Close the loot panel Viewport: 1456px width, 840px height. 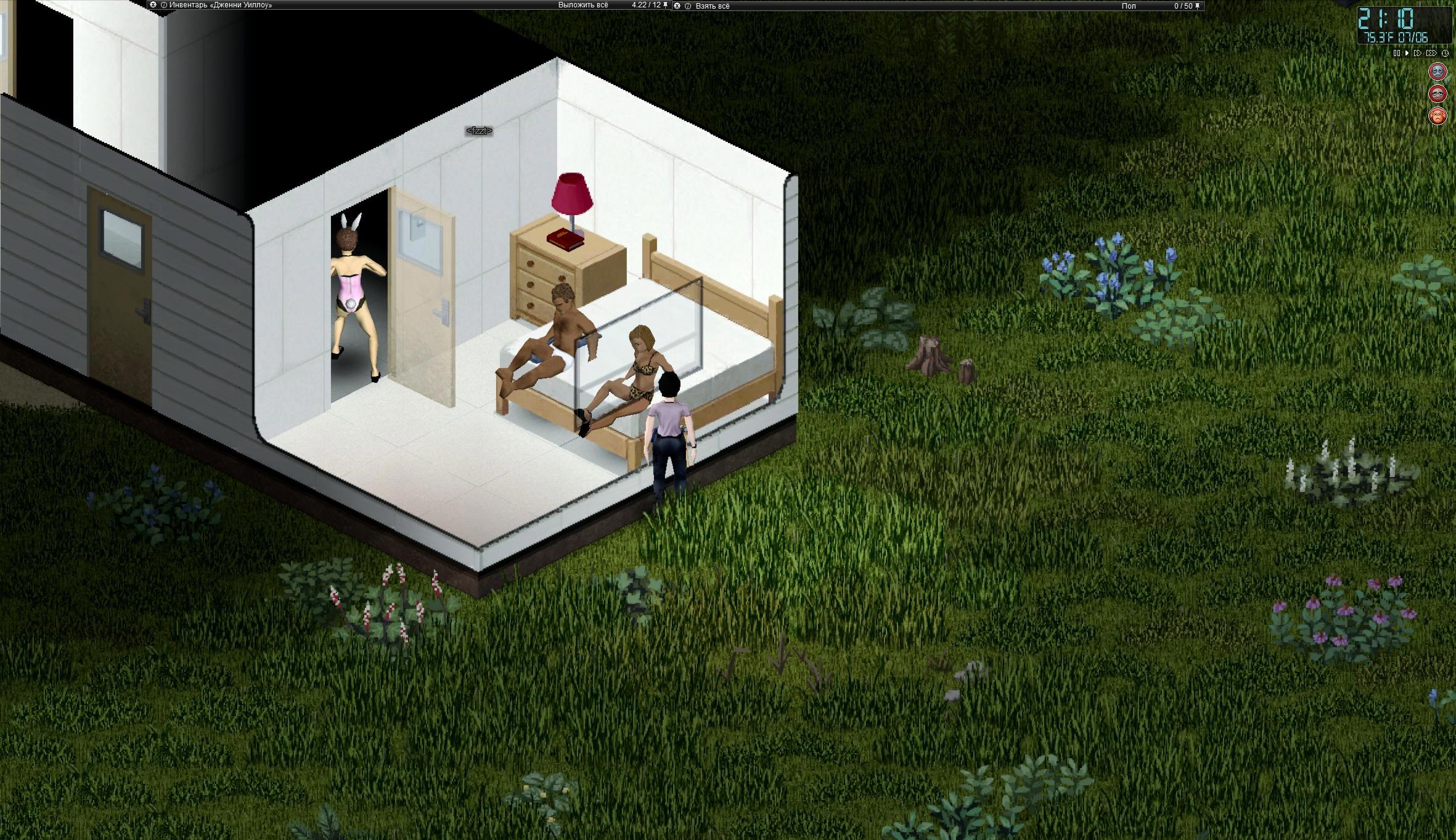coord(677,6)
